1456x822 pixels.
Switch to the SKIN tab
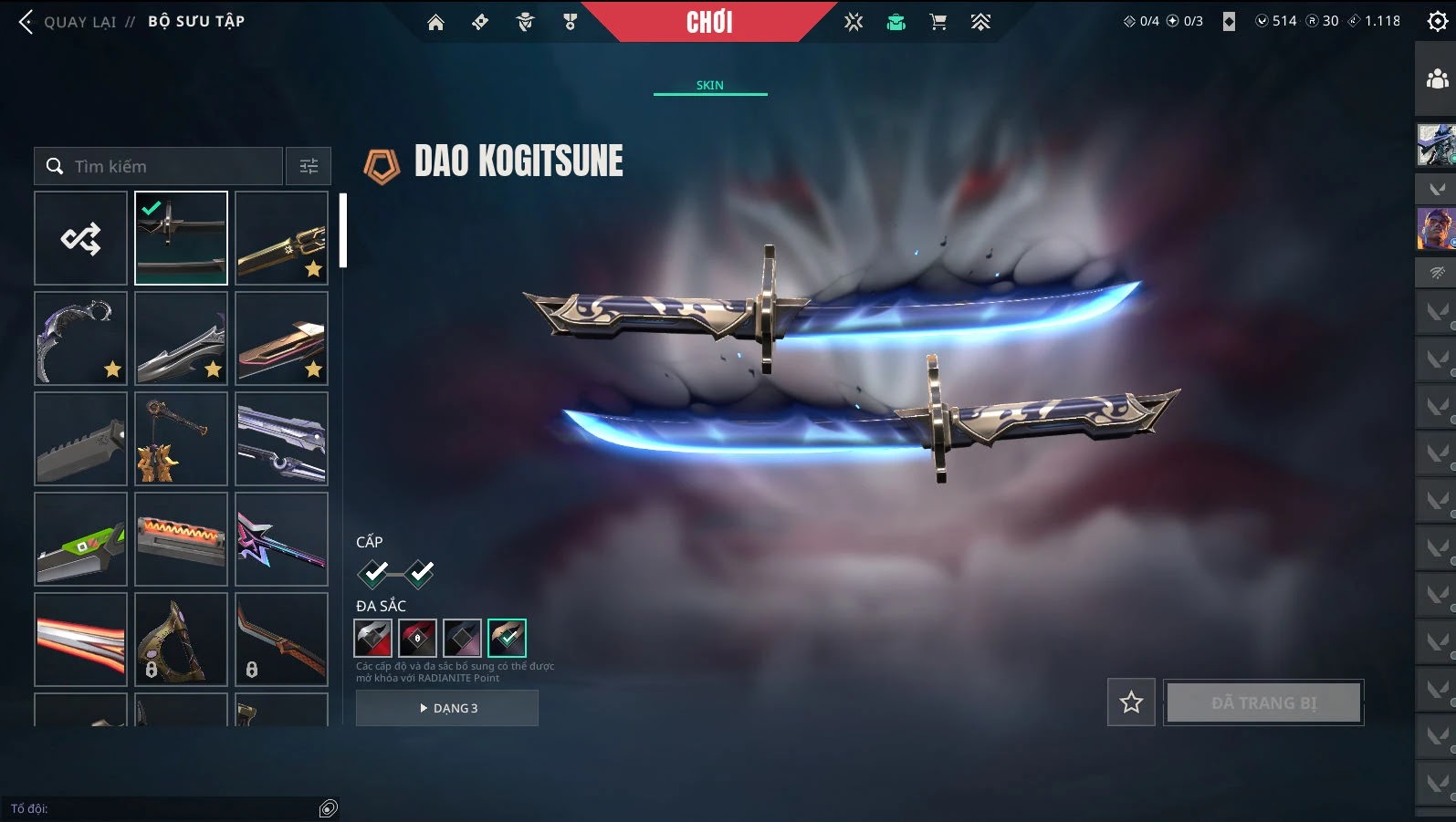tap(709, 85)
